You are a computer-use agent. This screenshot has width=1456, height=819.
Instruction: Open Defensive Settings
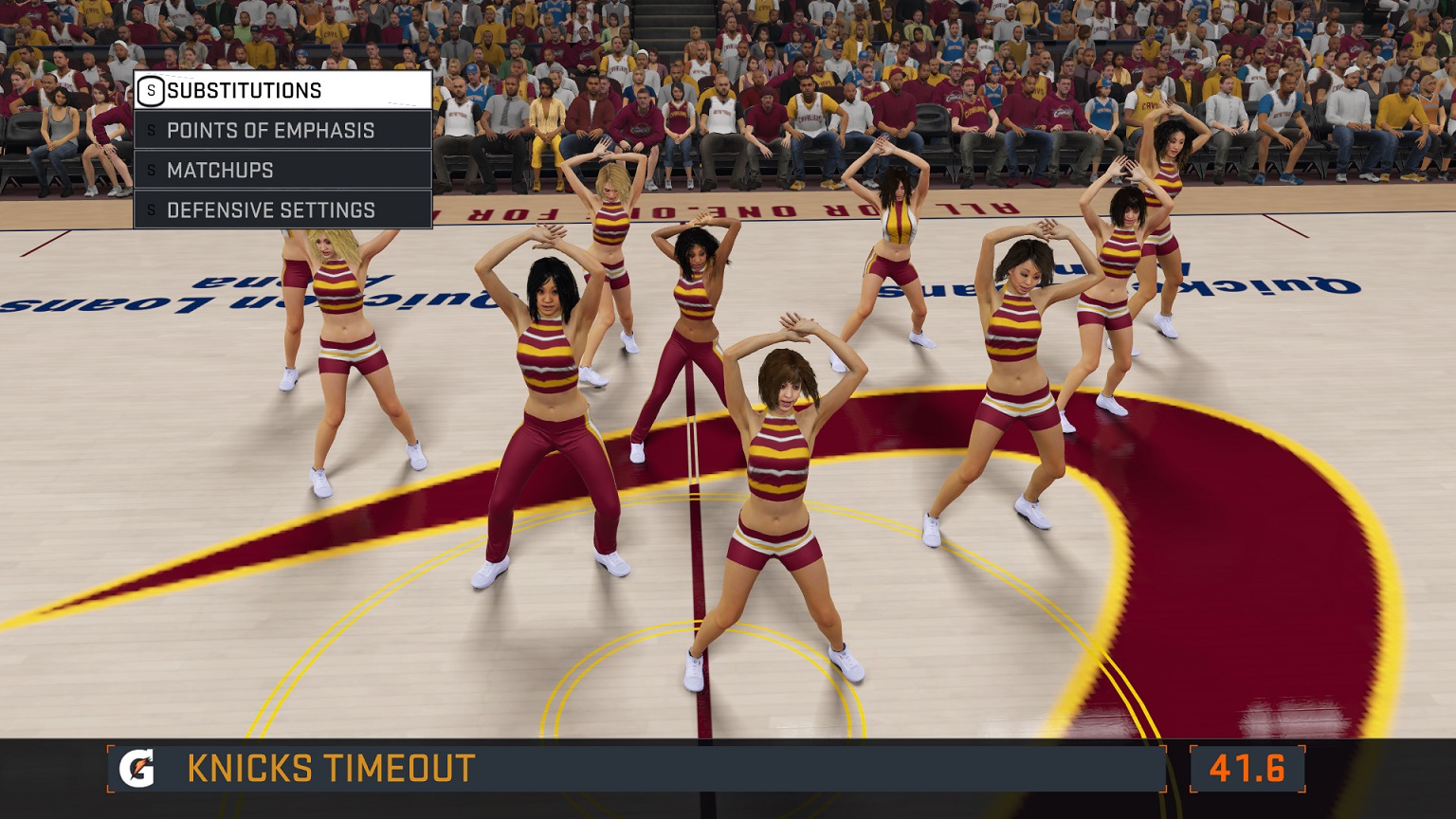[282, 210]
